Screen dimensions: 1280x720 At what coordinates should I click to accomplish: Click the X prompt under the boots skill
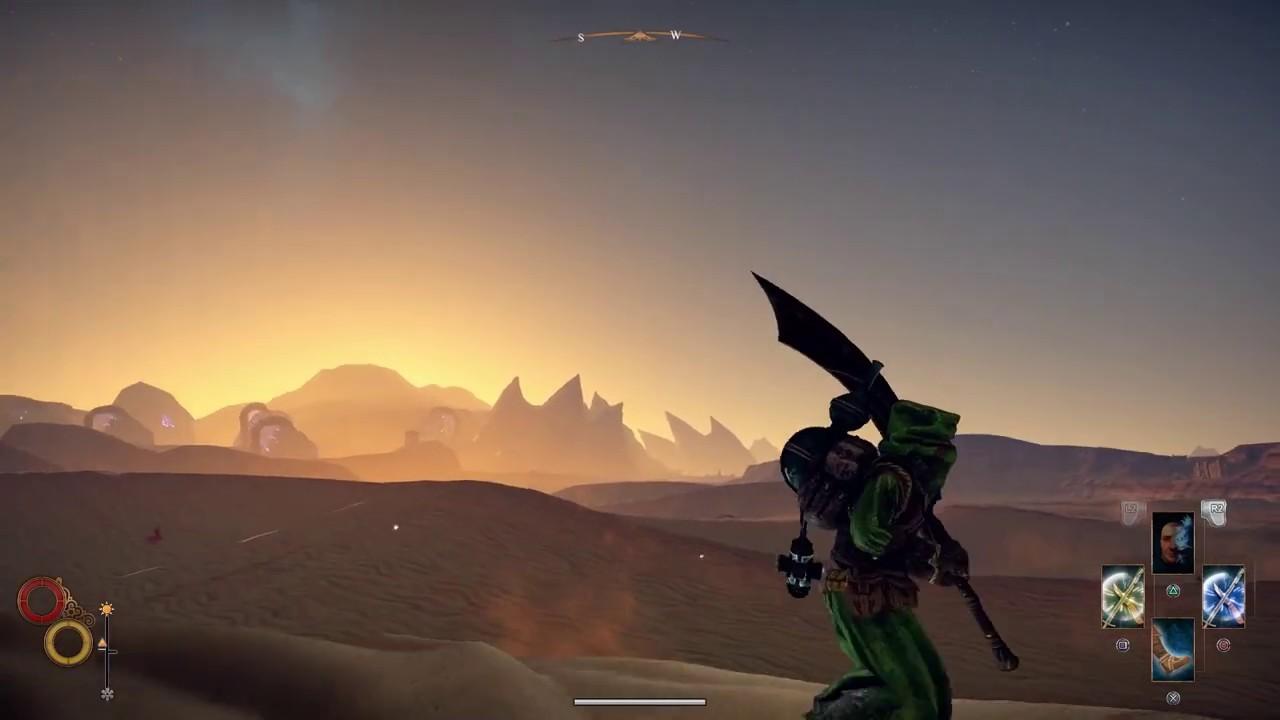coord(1174,698)
